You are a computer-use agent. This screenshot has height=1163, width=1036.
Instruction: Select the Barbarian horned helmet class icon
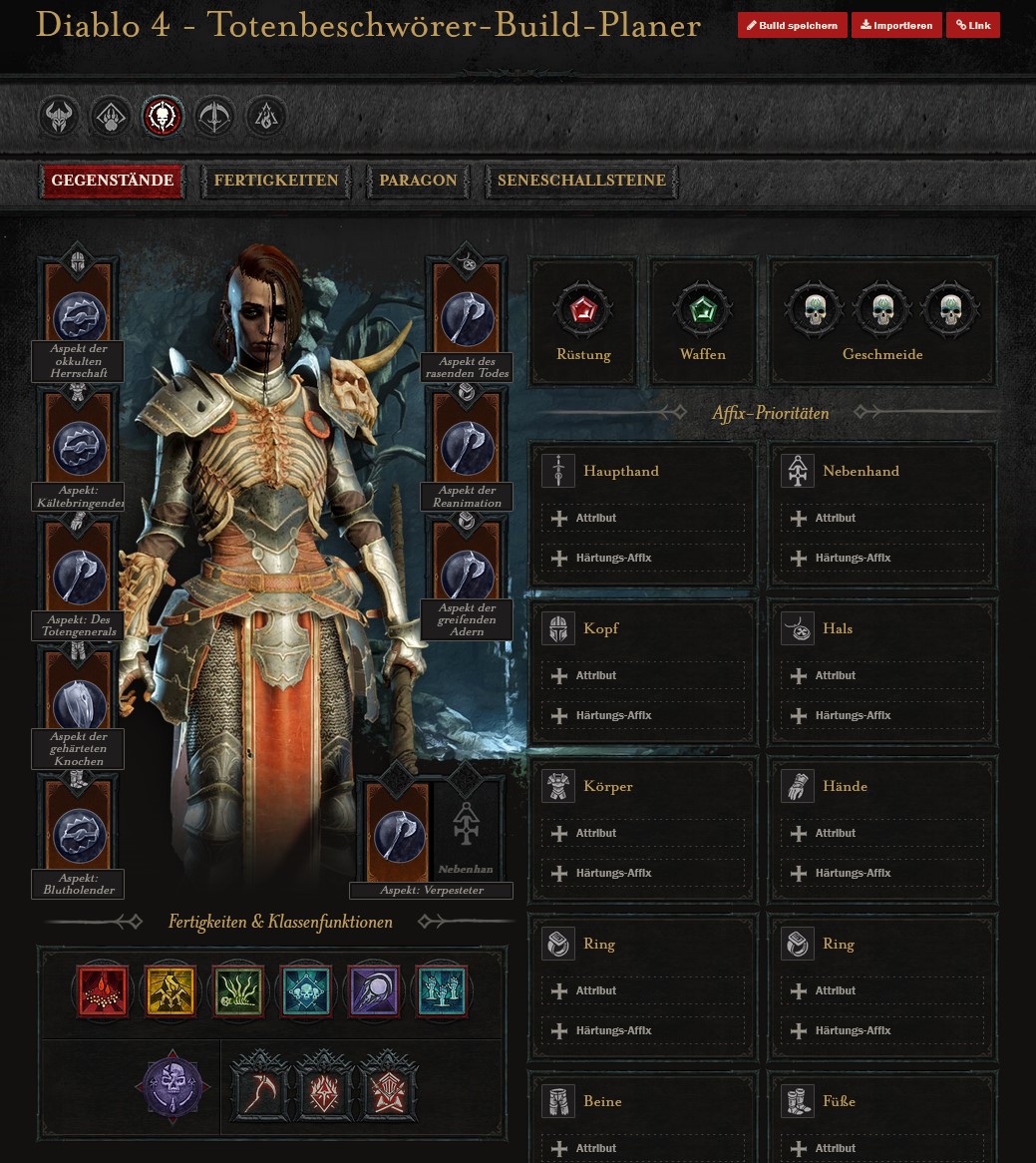[59, 118]
